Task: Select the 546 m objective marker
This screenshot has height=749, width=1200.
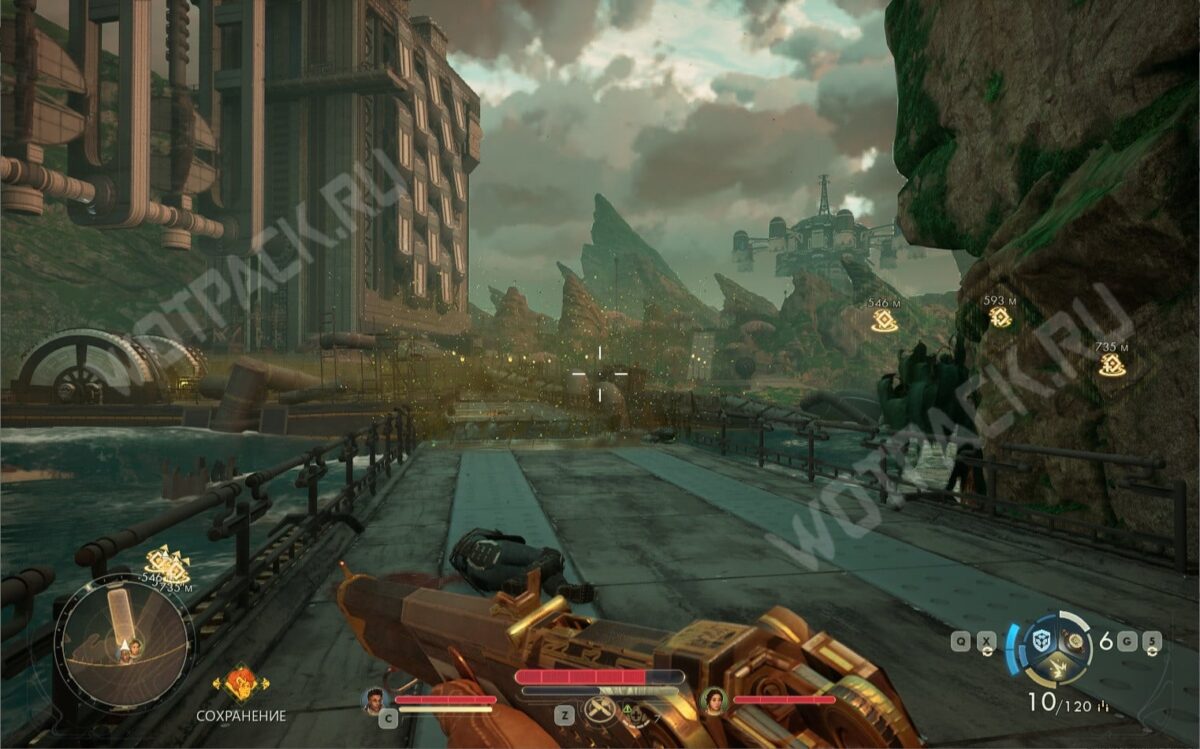Action: [x=883, y=320]
